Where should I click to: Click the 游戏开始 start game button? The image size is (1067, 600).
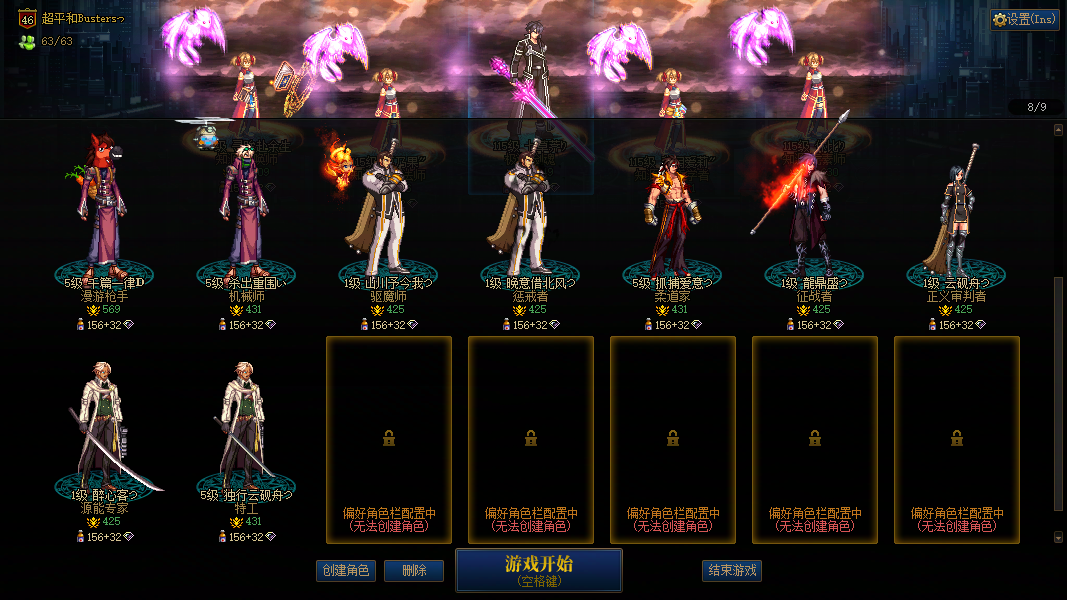(538, 570)
